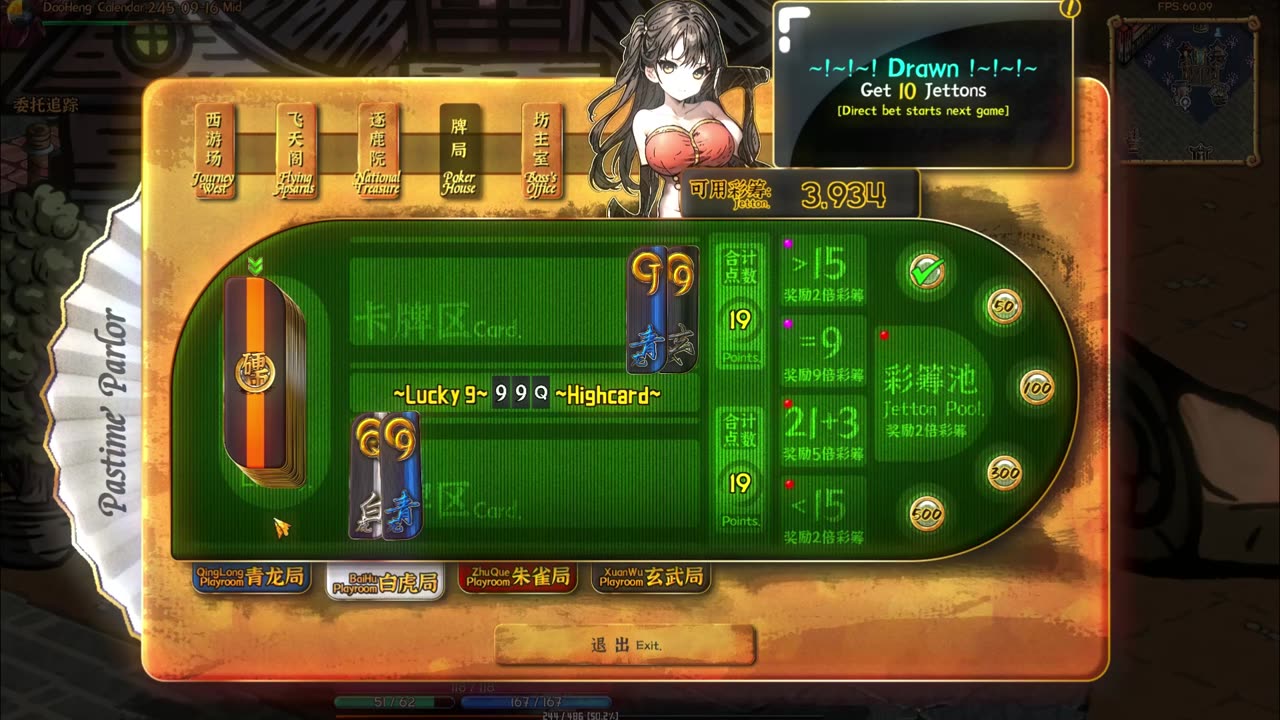
Task: Select the XuanWu Playroom
Action: coord(651,577)
